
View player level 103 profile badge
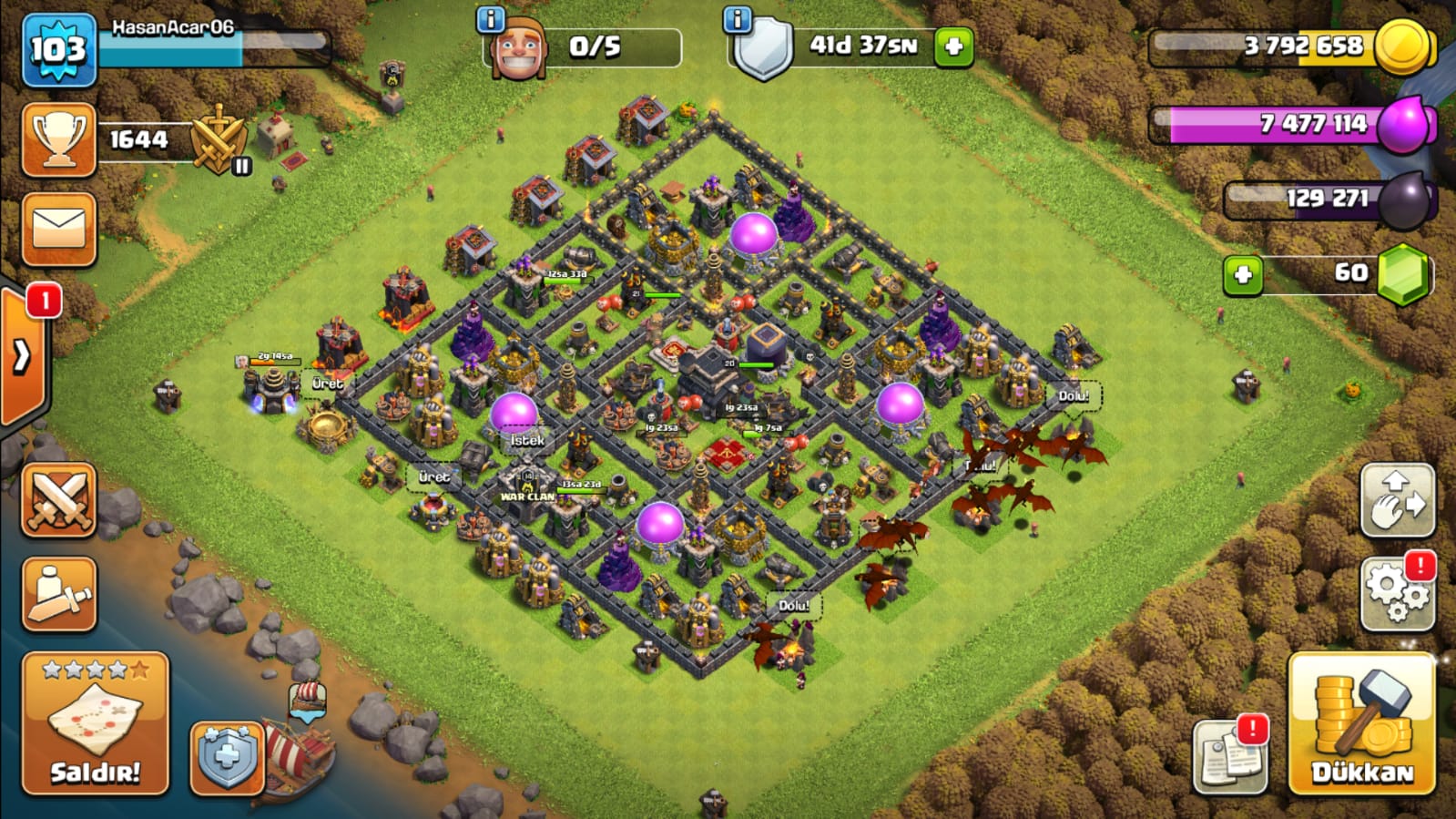tap(59, 50)
